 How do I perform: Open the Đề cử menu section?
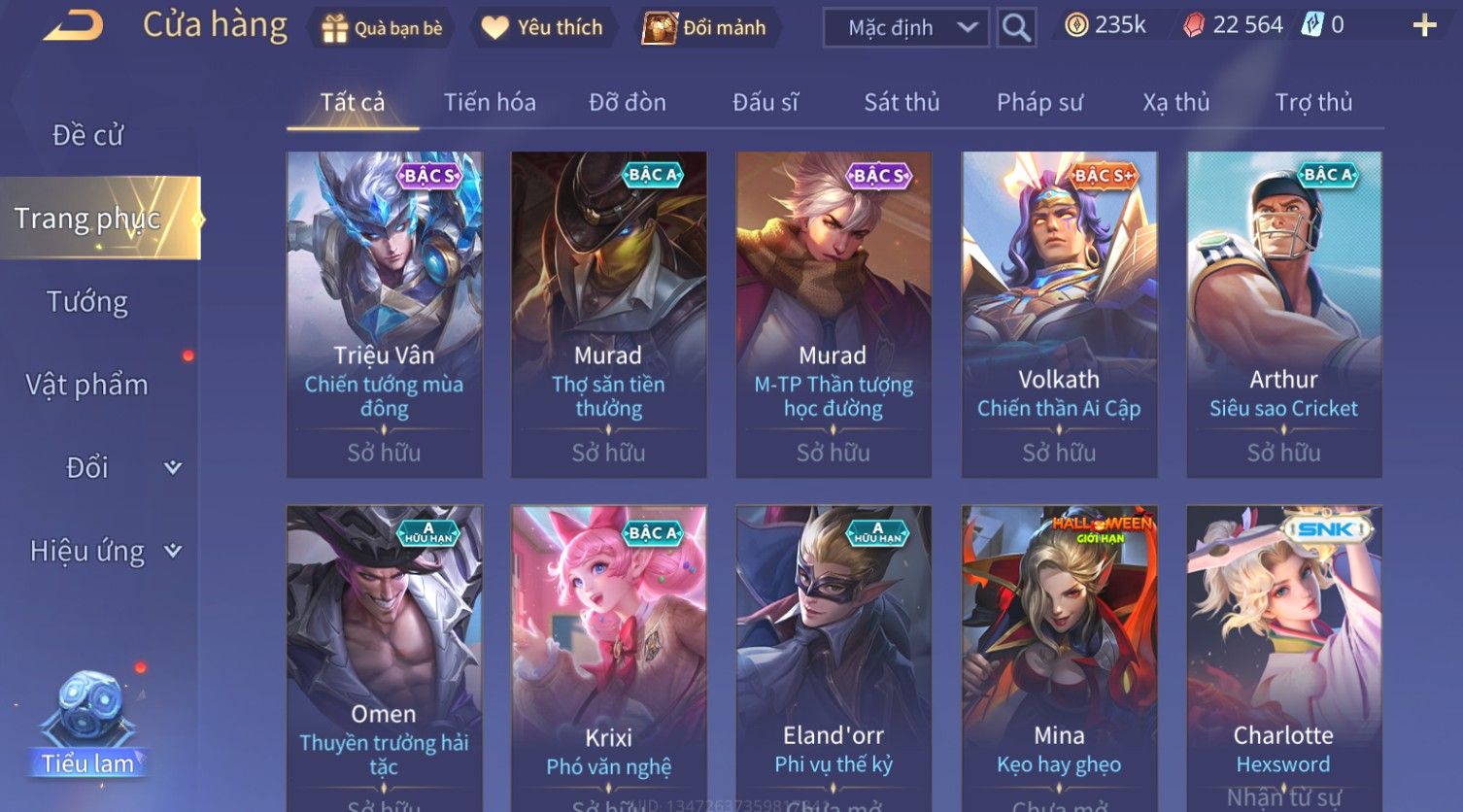[87, 135]
